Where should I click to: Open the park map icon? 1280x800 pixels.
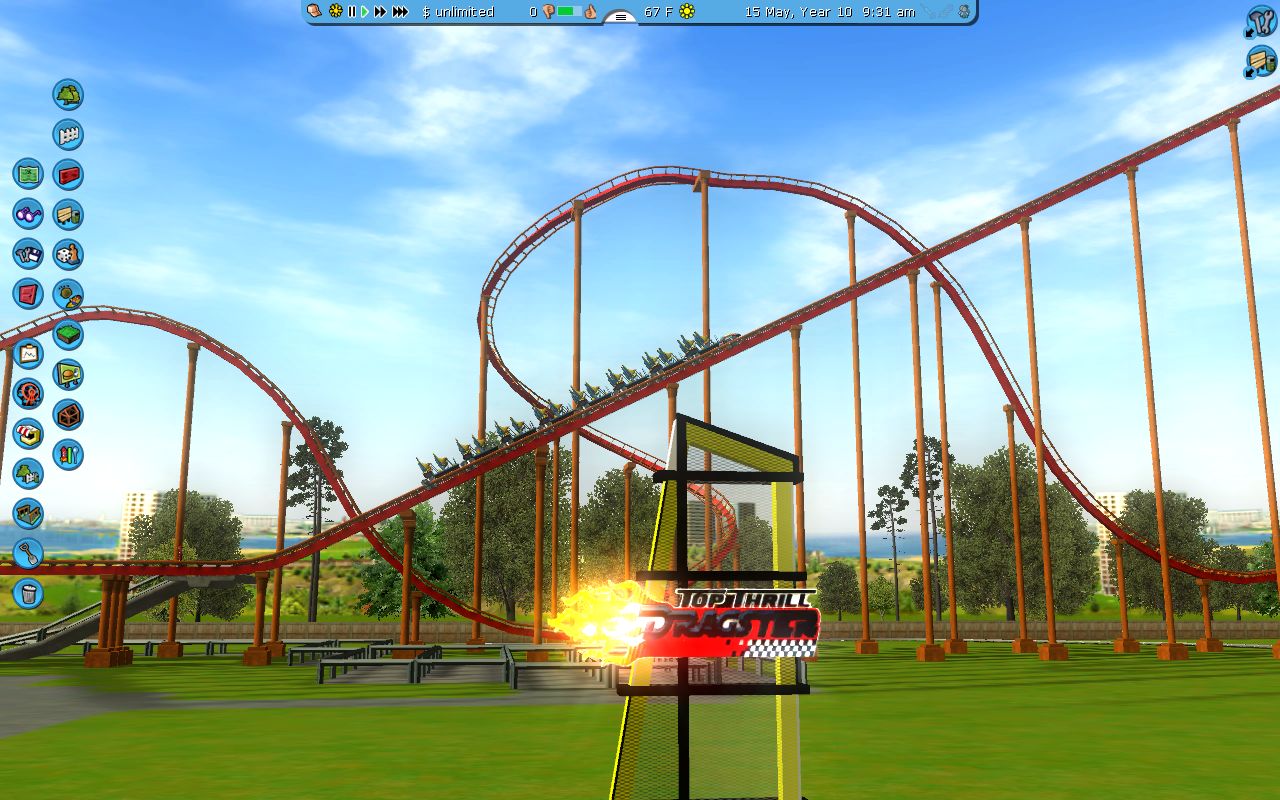28,174
